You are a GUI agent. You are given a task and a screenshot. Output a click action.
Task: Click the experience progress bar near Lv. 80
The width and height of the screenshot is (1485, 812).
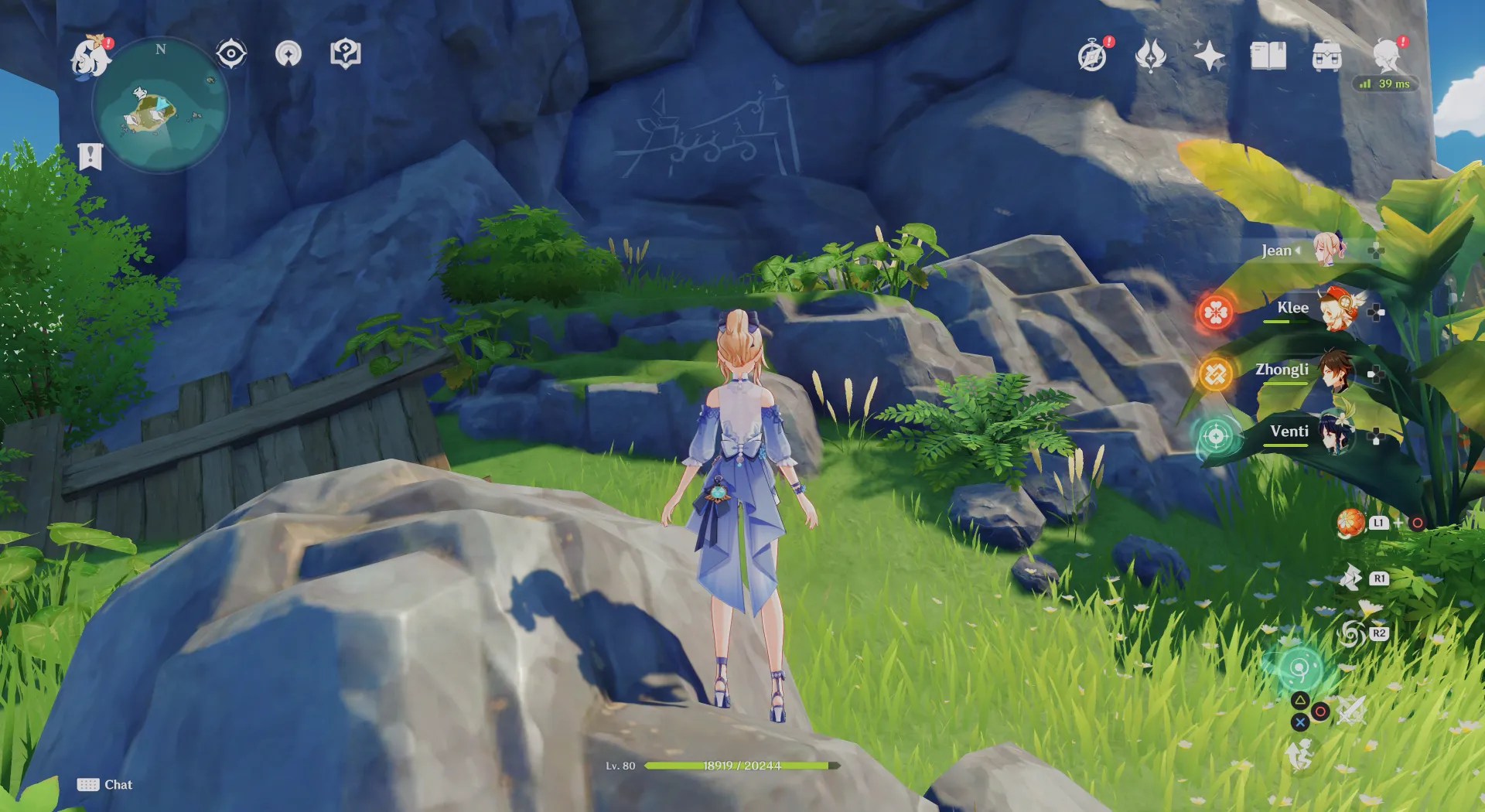point(742,766)
